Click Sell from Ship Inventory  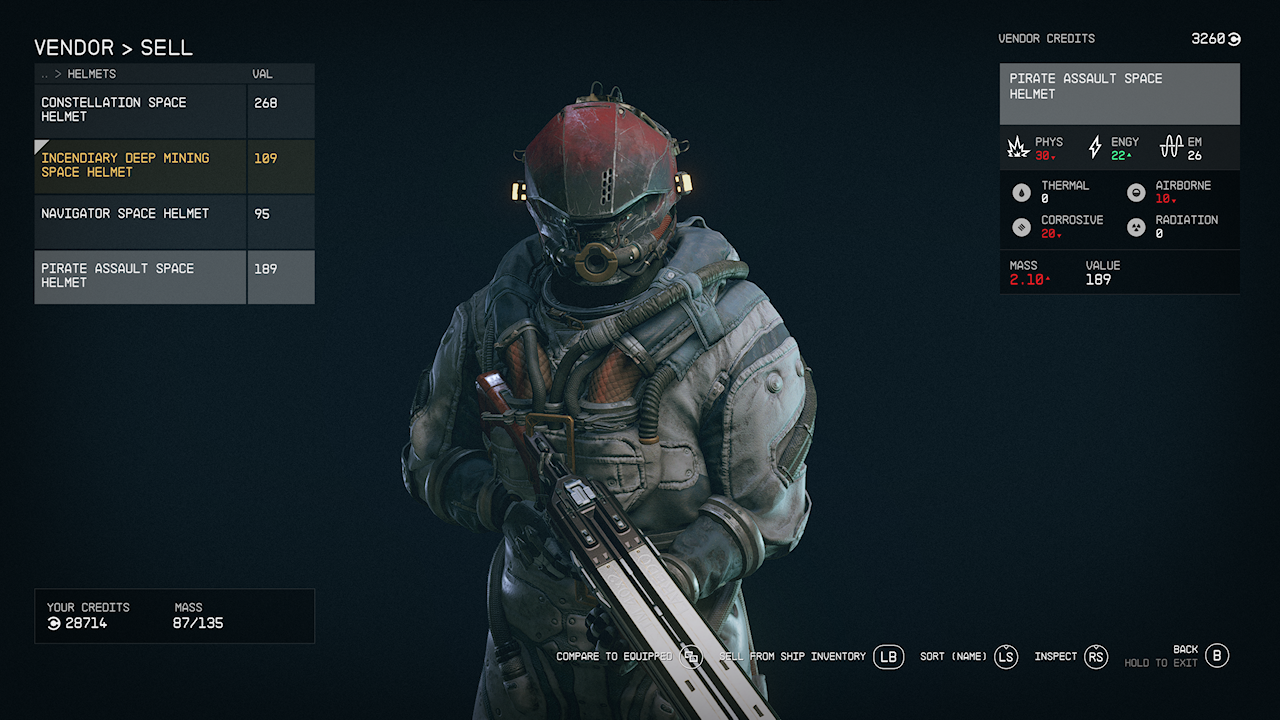pos(790,657)
